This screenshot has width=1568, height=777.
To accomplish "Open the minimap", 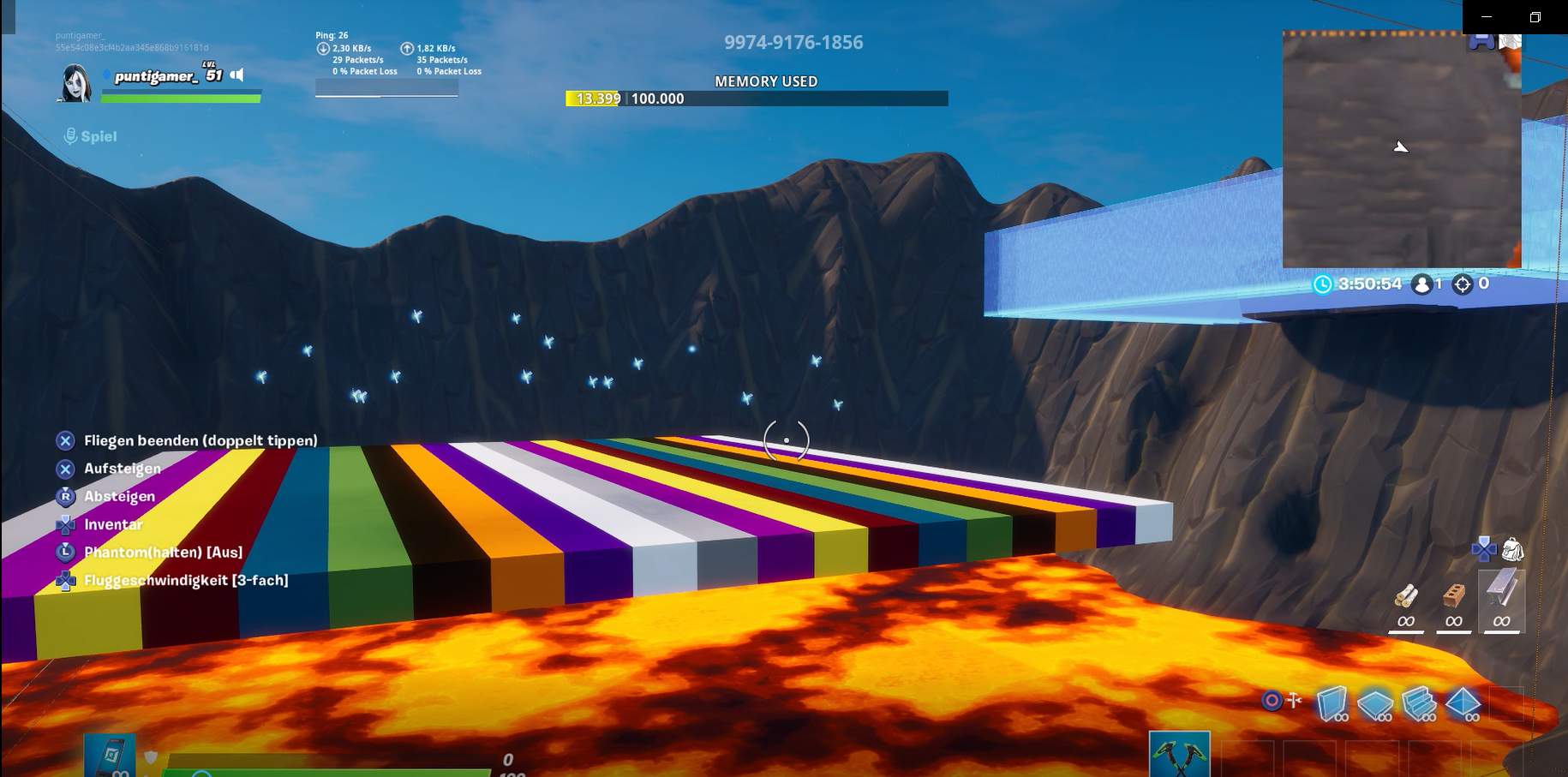I will click(x=1401, y=150).
